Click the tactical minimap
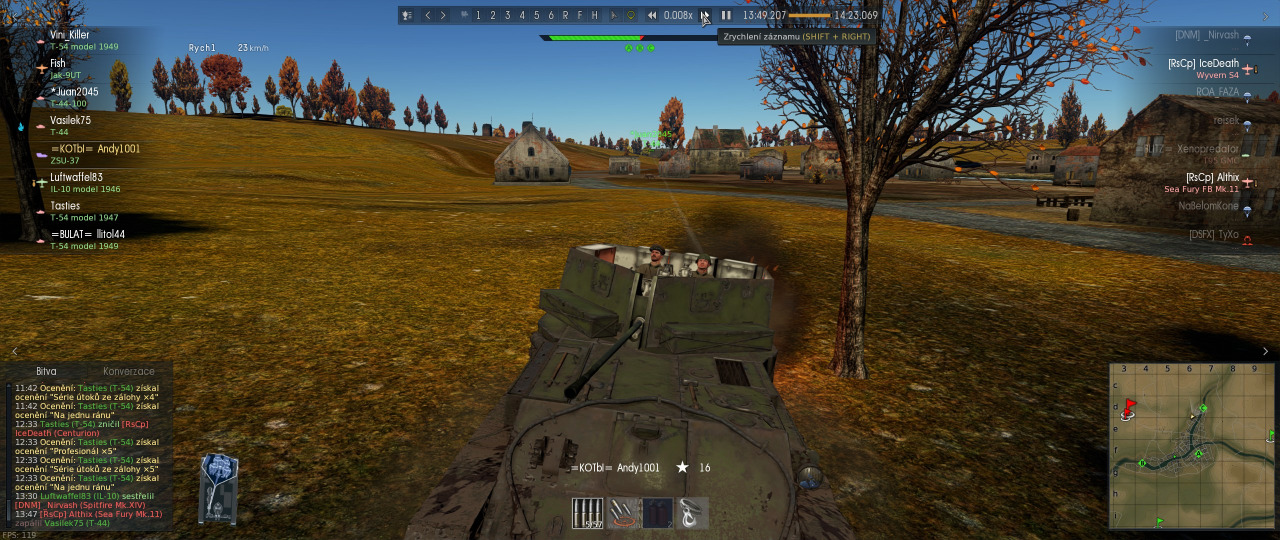Screen dimensions: 1280x540 1191,445
